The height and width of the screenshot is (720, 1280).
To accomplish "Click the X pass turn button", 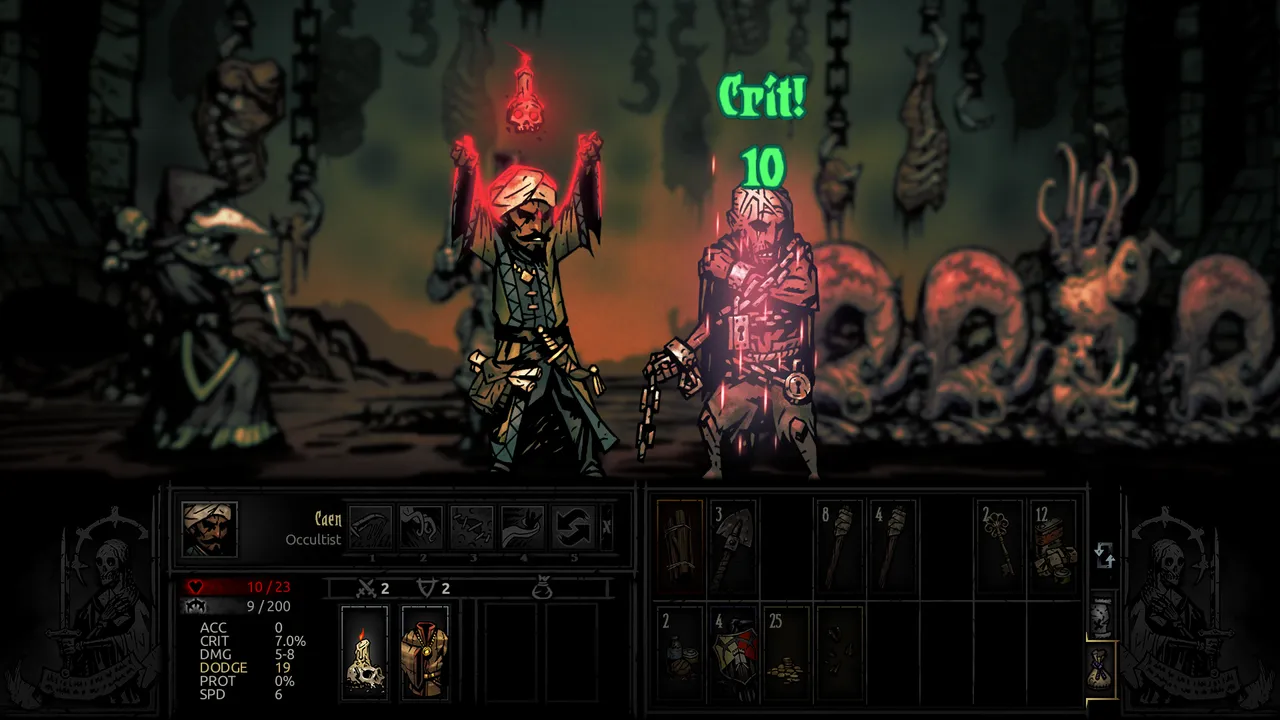I will [607, 527].
